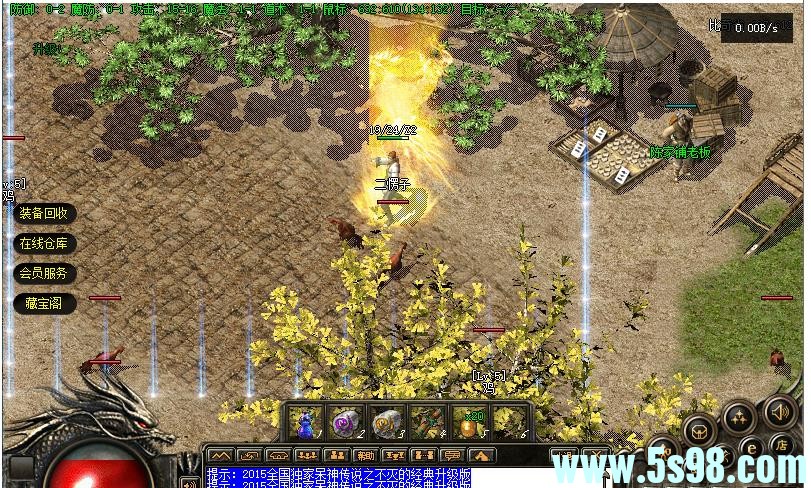Image resolution: width=811 pixels, height=488 pixels.
Task: Click the mountain-peak toolbar button
Action: point(219,455)
